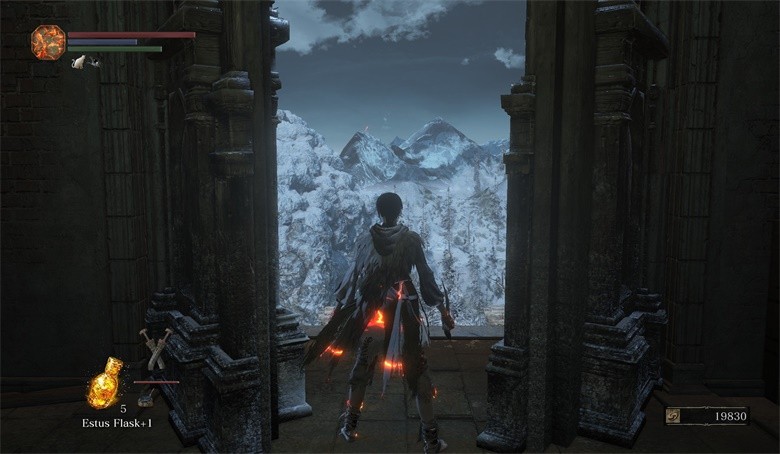Select the Estus Flask+1 item slot
The width and height of the screenshot is (780, 454).
104,383
